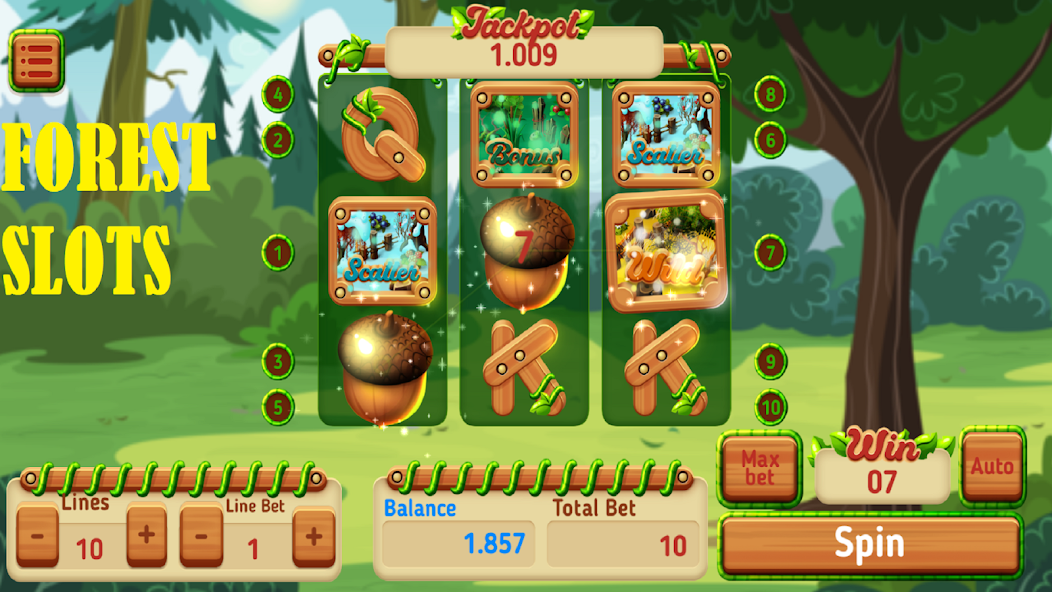Click payline 9 marker
The width and height of the screenshot is (1052, 592).
point(770,361)
